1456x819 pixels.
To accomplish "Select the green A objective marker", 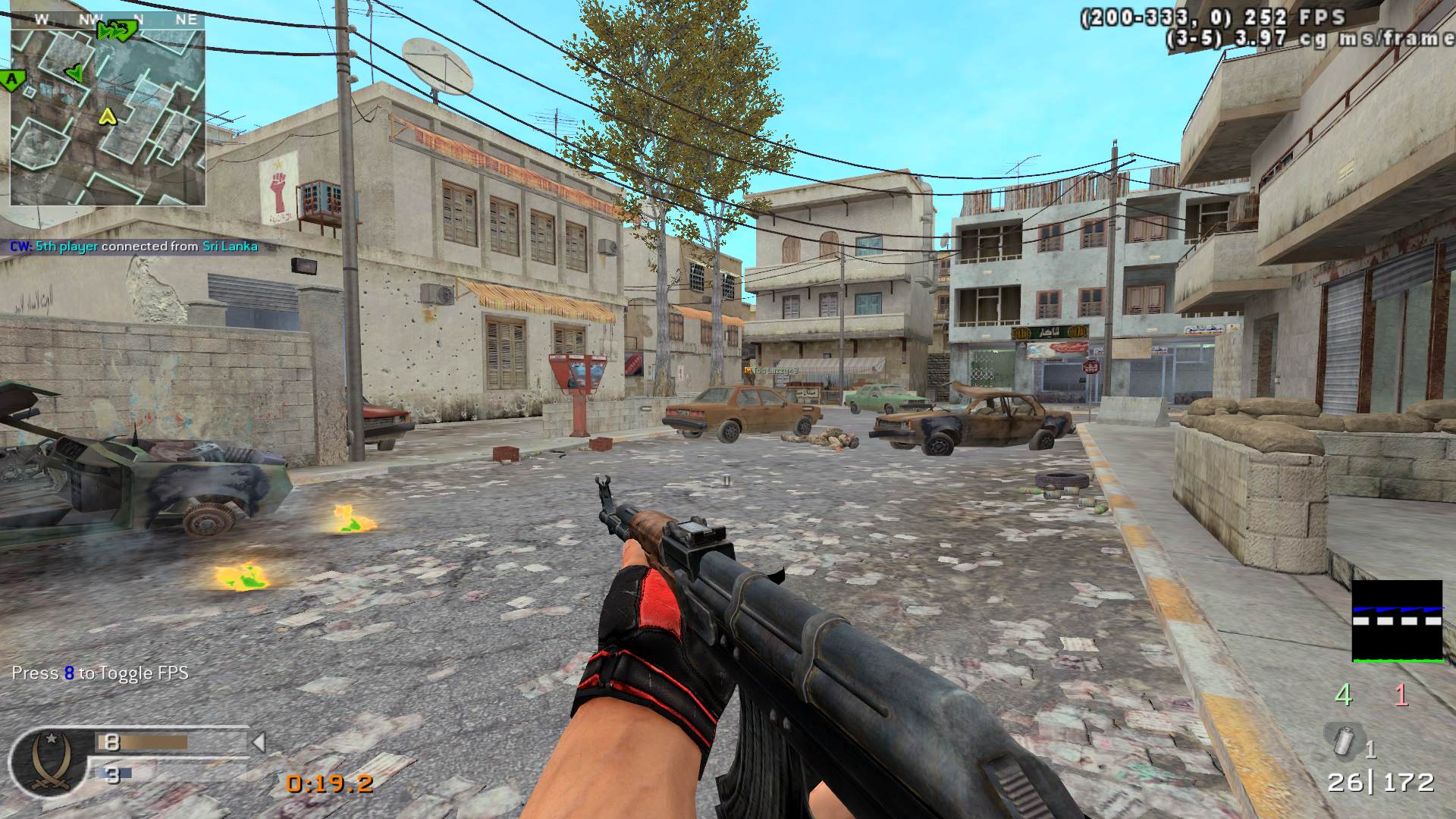I will click(12, 78).
